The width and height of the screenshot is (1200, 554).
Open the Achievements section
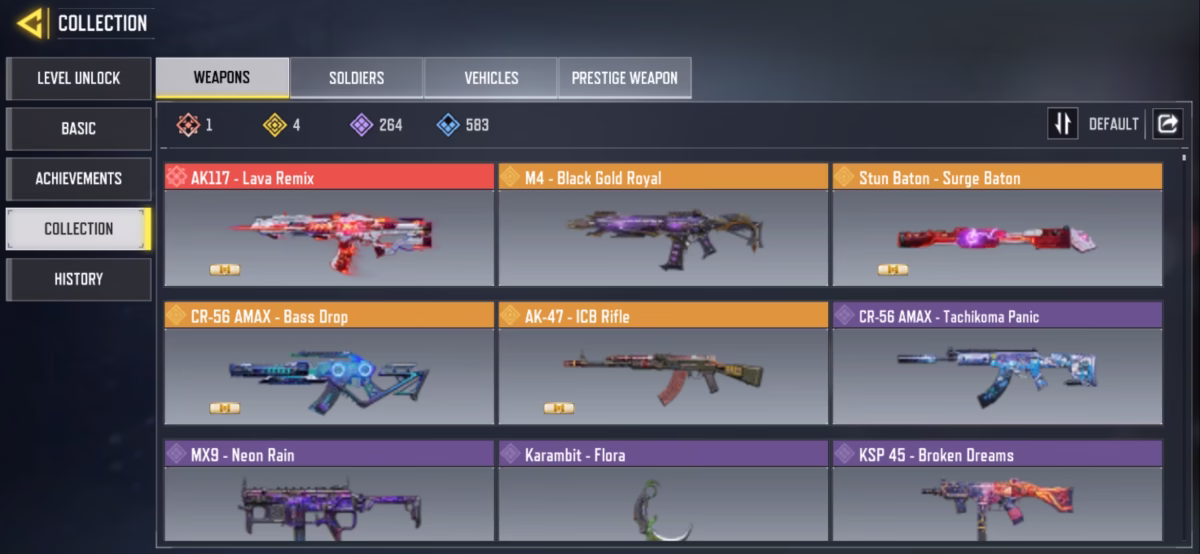(79, 178)
